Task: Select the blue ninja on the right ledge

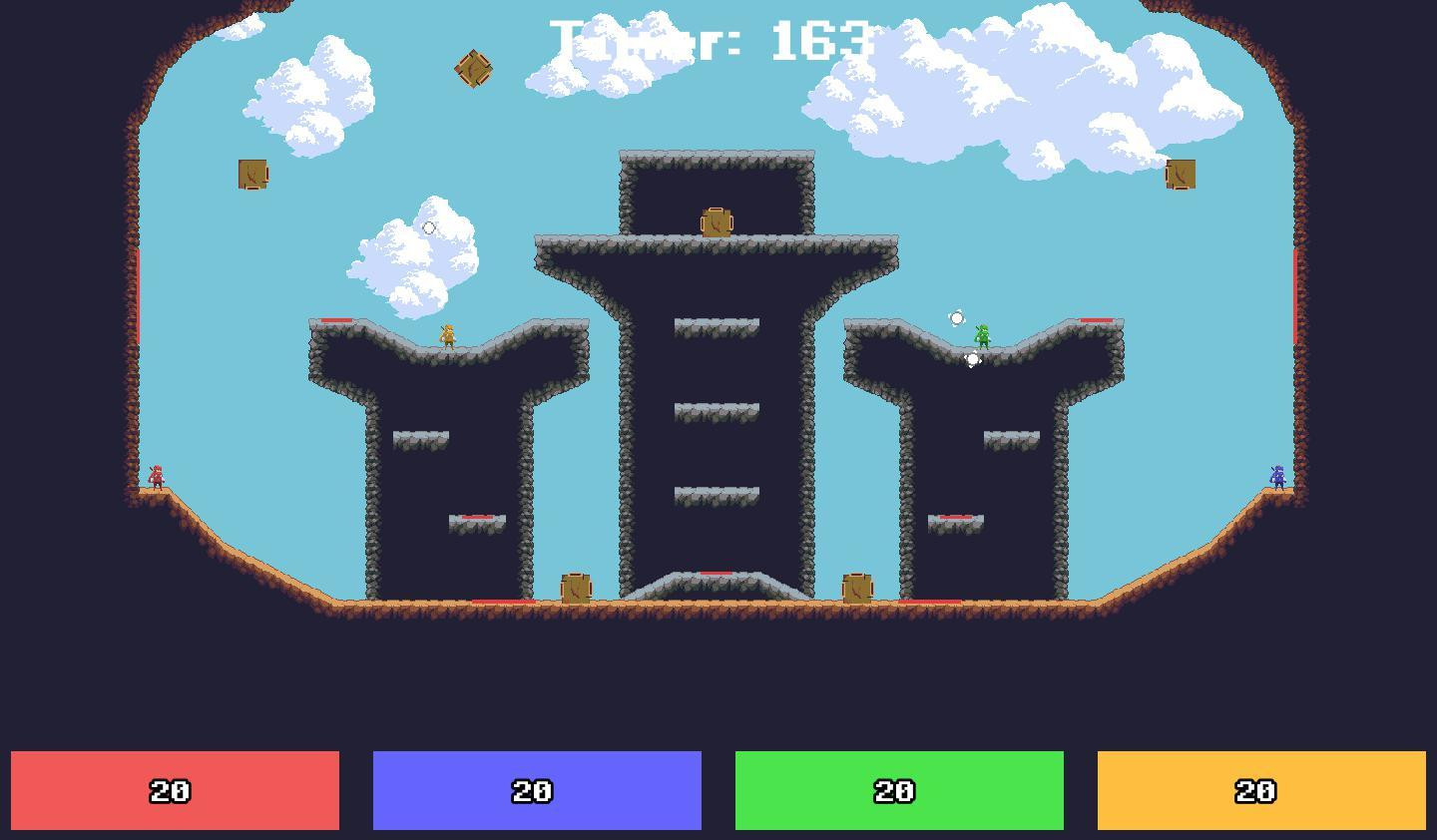Action: pos(1277,477)
